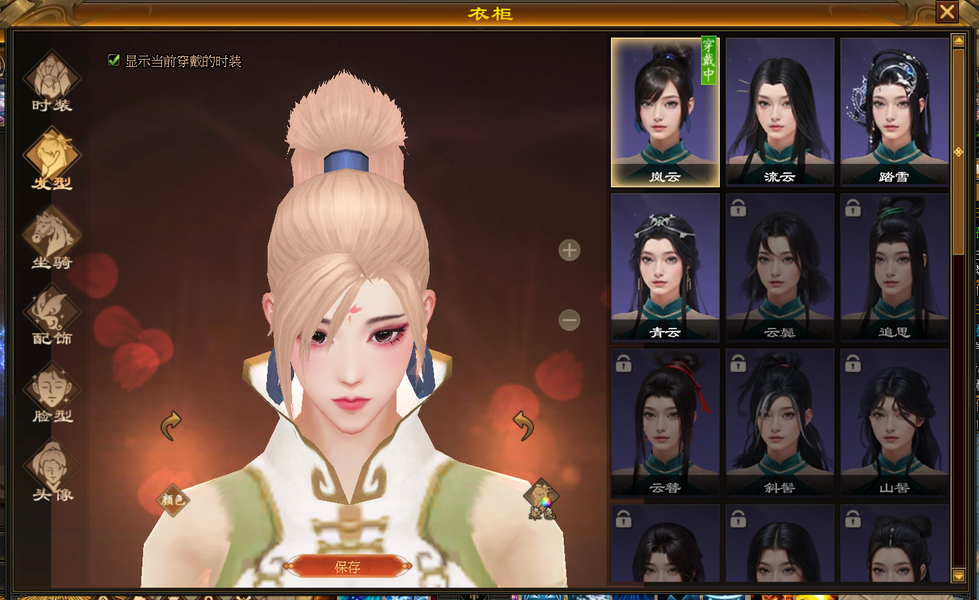The height and width of the screenshot is (600, 979).
Task: Zoom in the character preview with plus
Action: [x=569, y=250]
